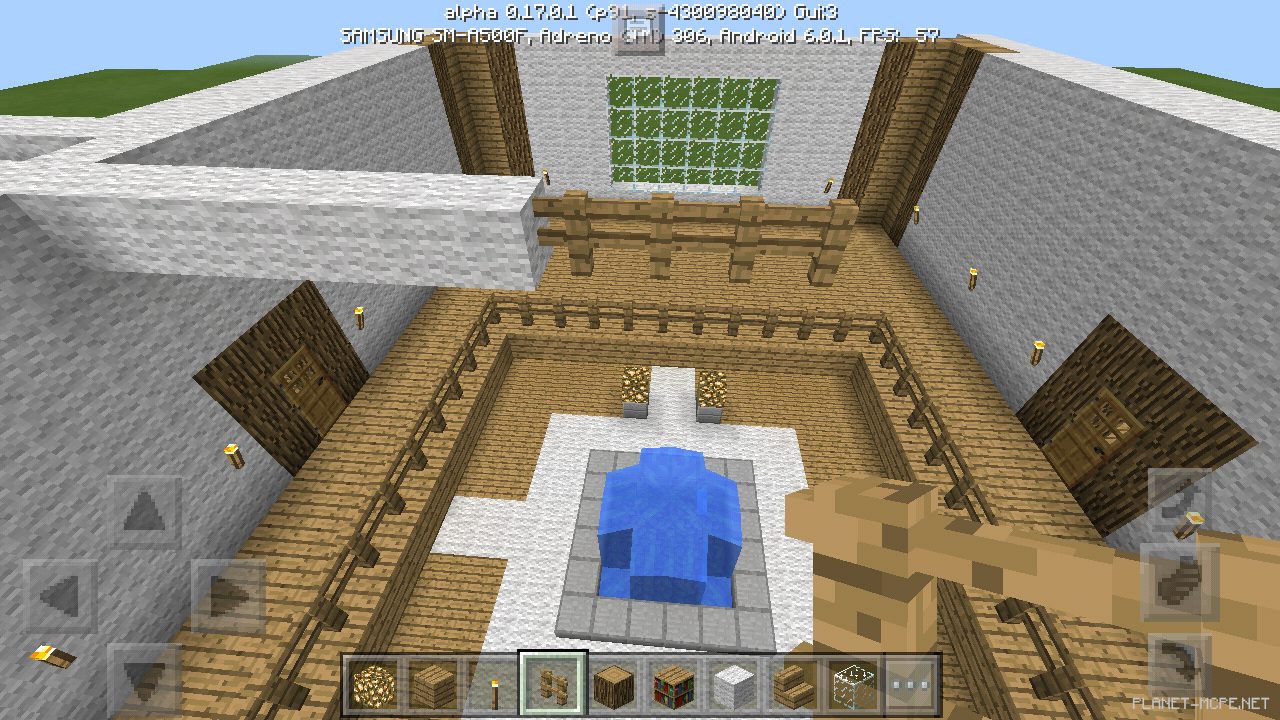Select the torch item in the hotbar
Image resolution: width=1280 pixels, height=720 pixels.
(x=494, y=687)
